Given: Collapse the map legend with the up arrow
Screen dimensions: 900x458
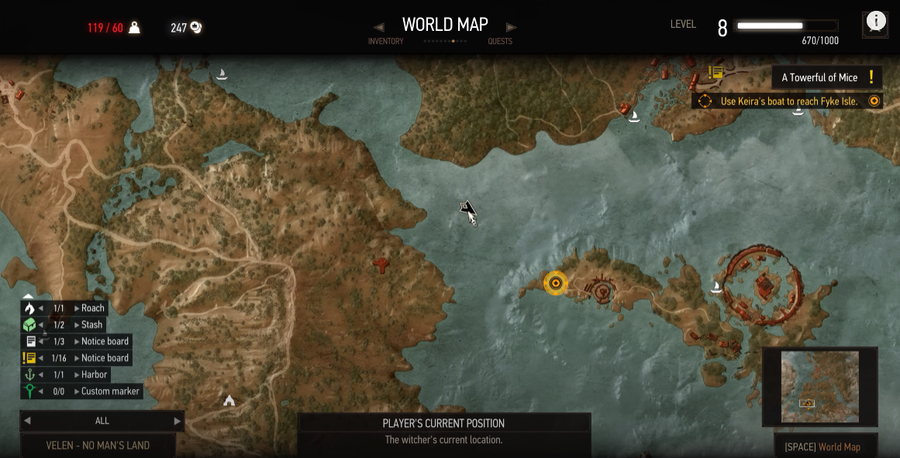Looking at the screenshot, I should [29, 296].
